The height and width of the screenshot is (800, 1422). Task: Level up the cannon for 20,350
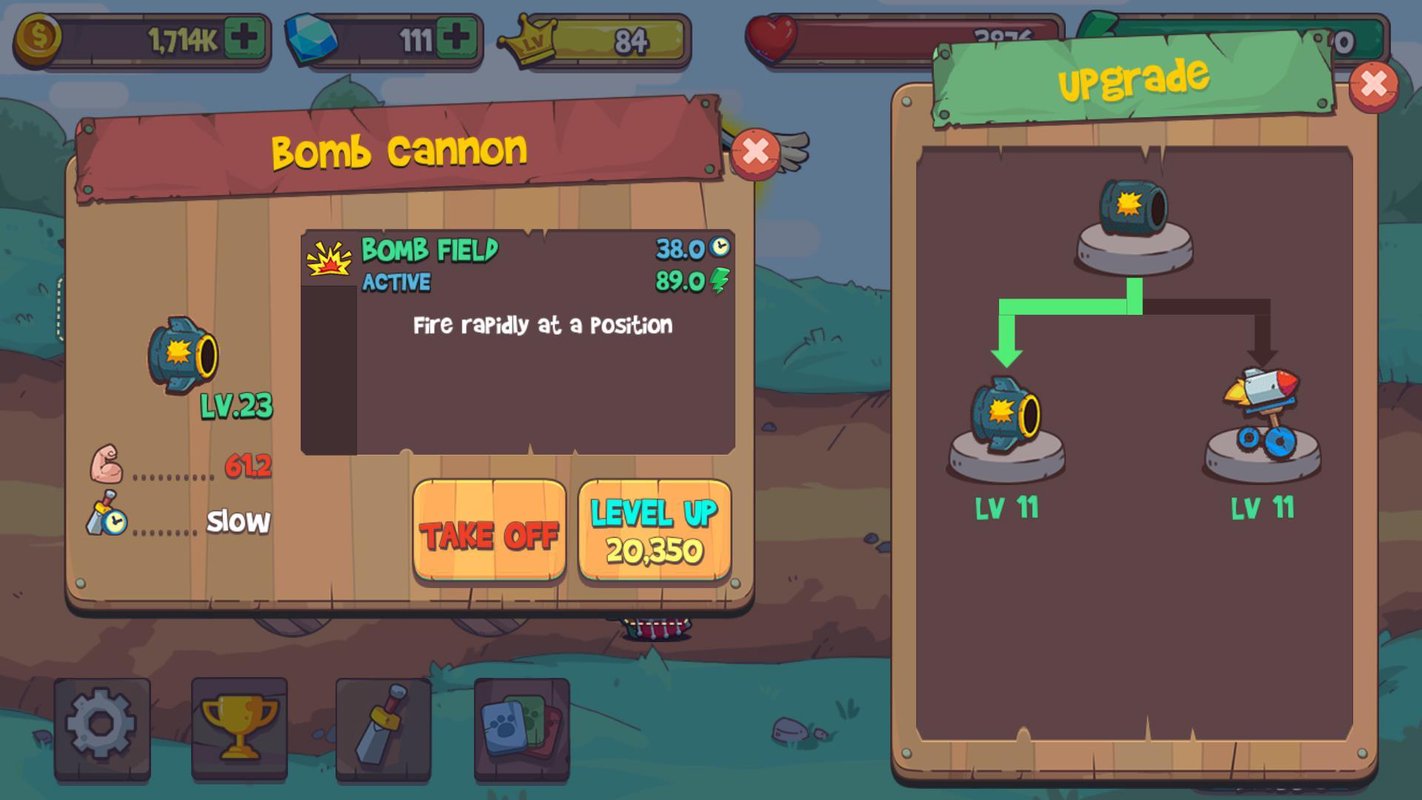654,531
